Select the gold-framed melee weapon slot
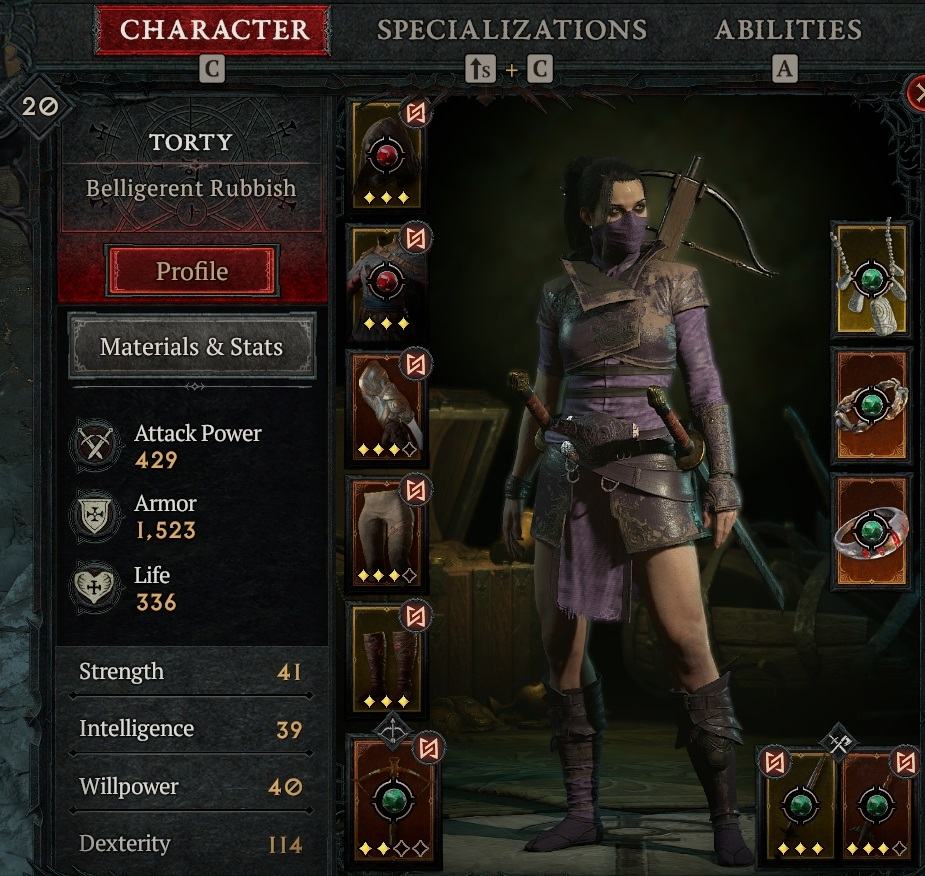This screenshot has width=925, height=876. (799, 805)
